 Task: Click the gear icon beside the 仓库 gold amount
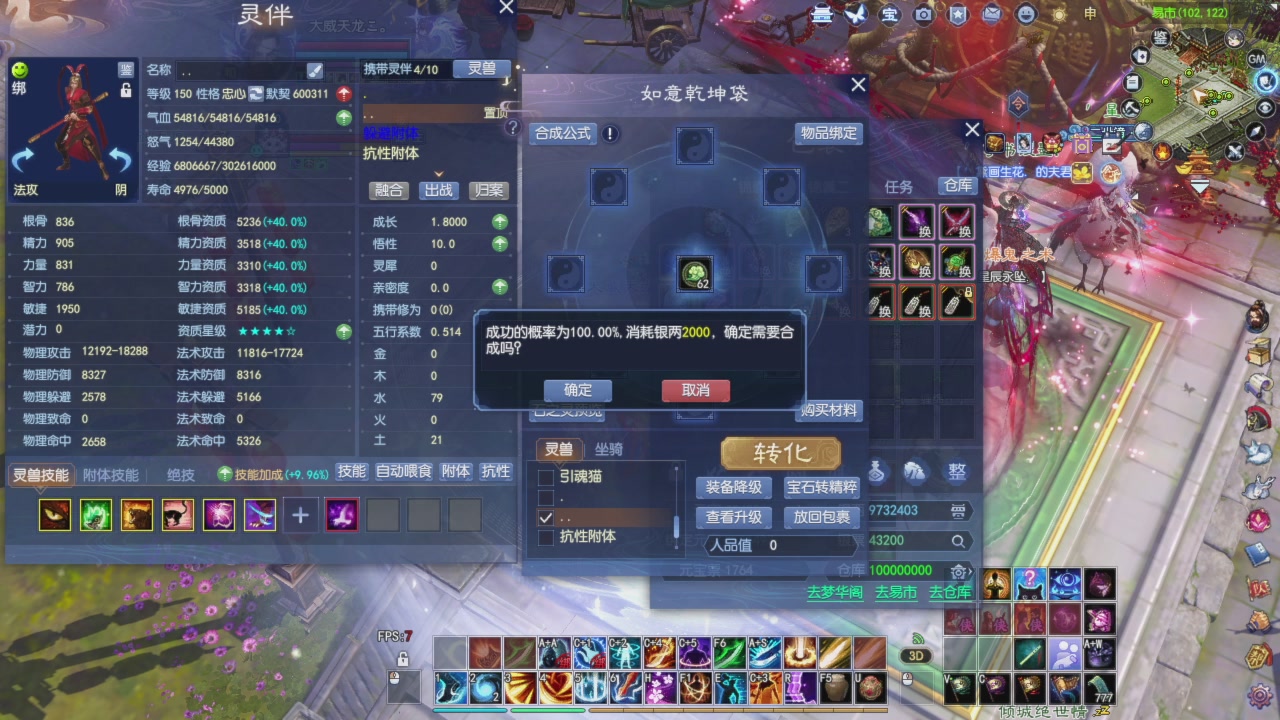pyautogui.click(x=957, y=572)
